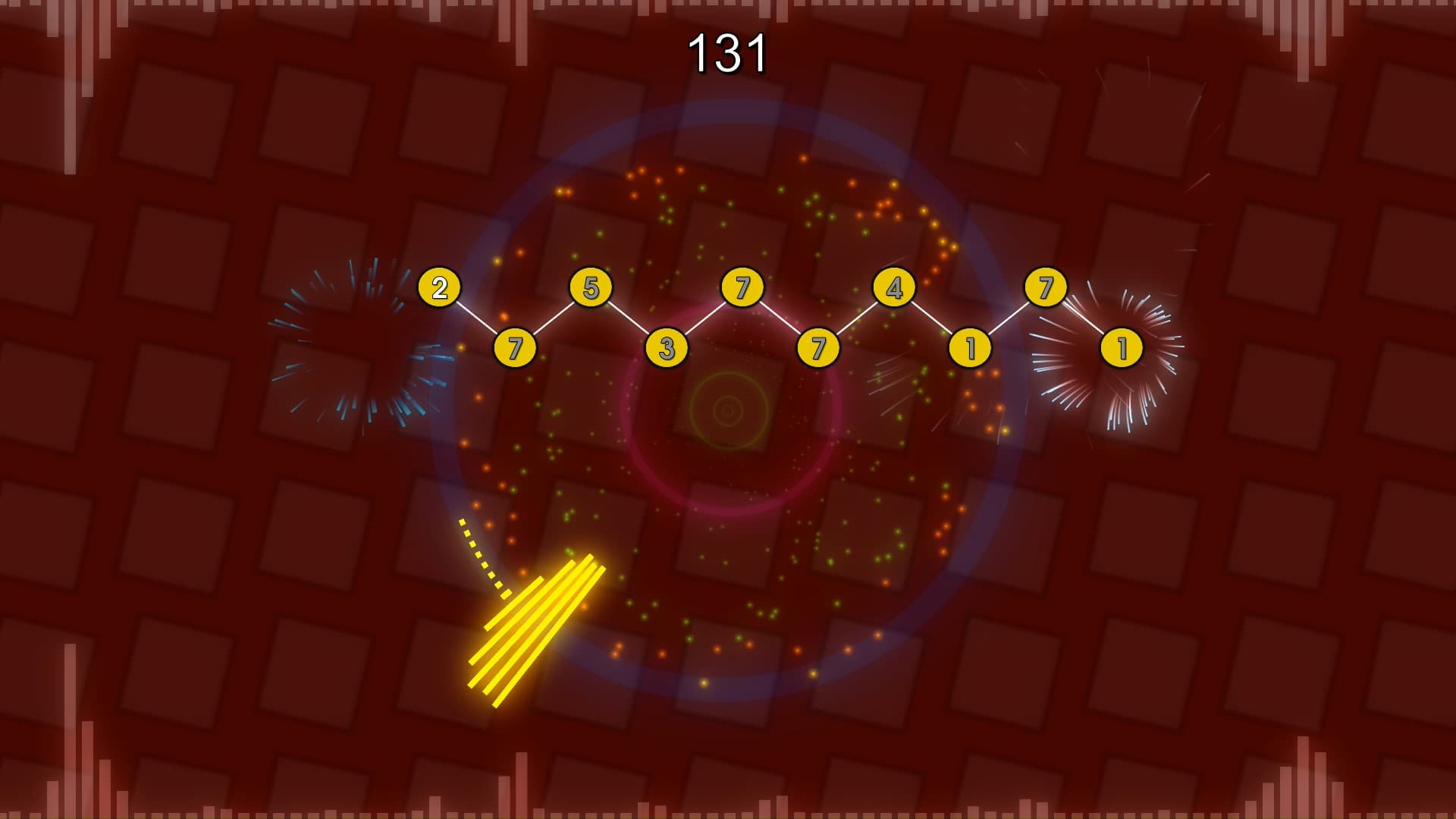The width and height of the screenshot is (1456, 819).
Task: Select the yellow node labeled 2
Action: tap(438, 287)
